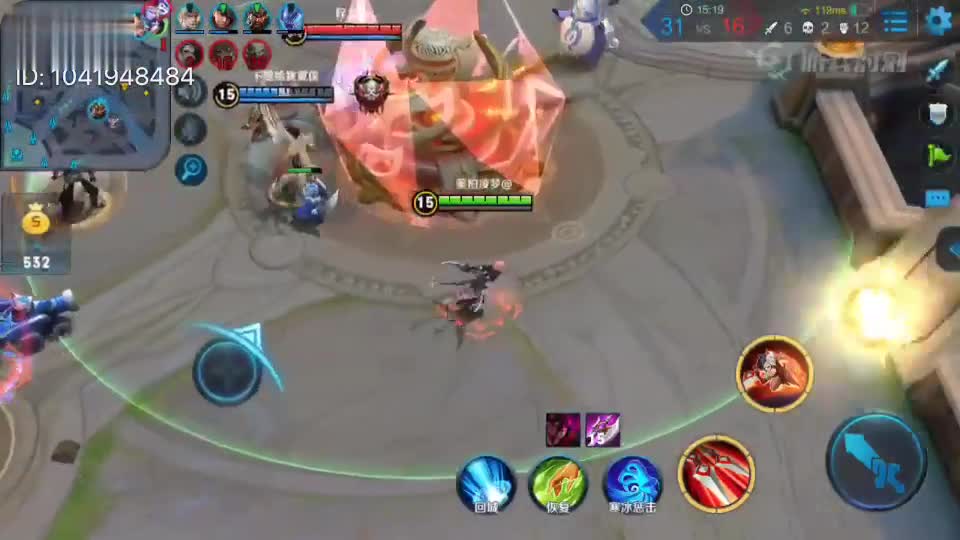
Task: Activate the 回城 recall button
Action: 486,481
